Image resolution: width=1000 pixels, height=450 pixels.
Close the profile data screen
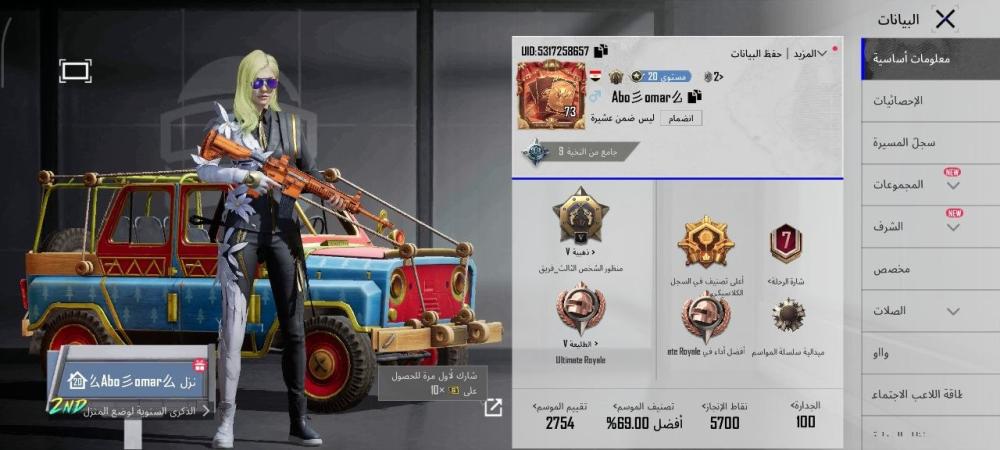944,19
